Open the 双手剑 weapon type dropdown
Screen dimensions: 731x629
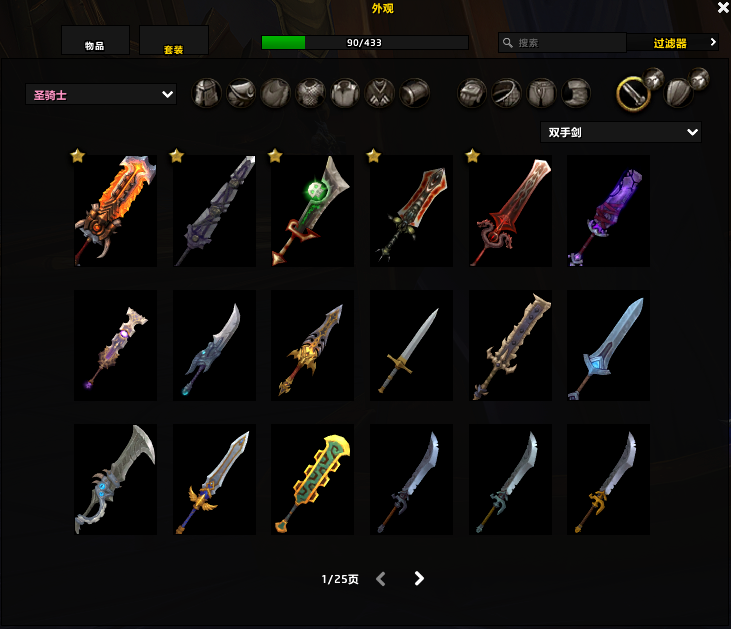pyautogui.click(x=620, y=132)
